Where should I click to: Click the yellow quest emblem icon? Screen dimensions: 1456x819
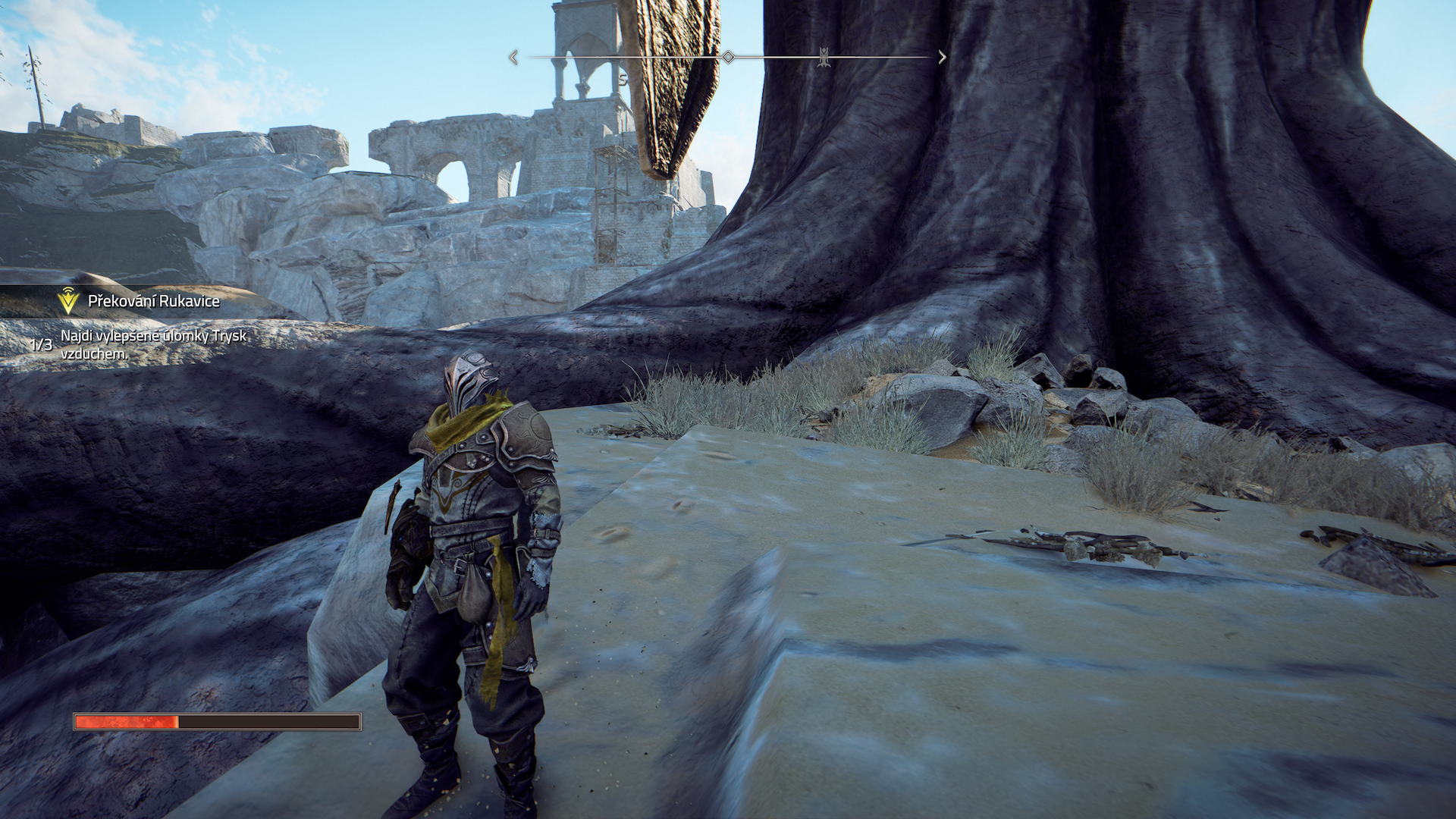click(x=68, y=301)
